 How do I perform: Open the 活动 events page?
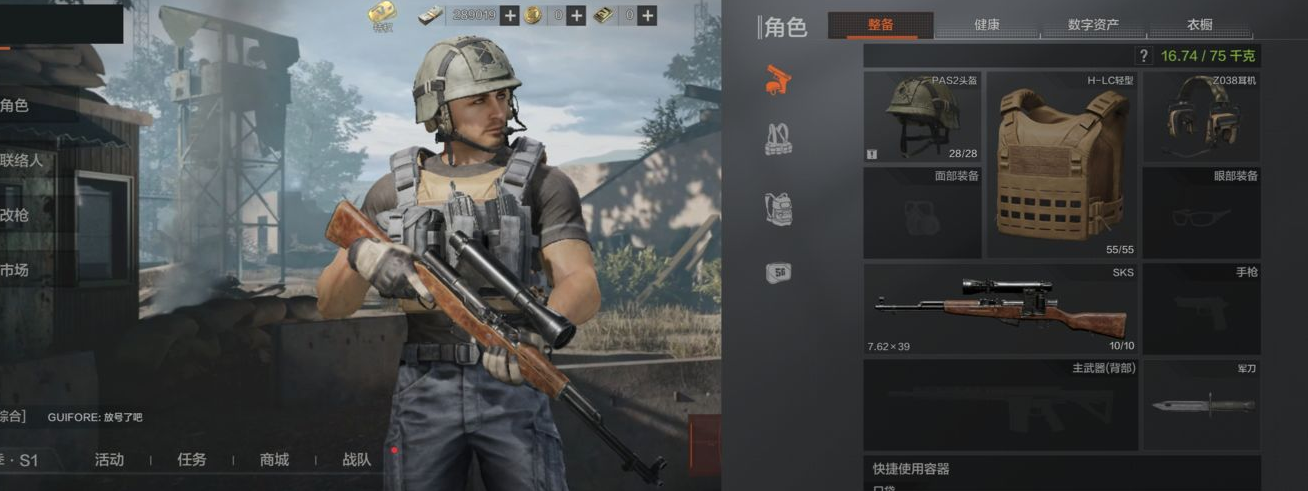coord(109,460)
